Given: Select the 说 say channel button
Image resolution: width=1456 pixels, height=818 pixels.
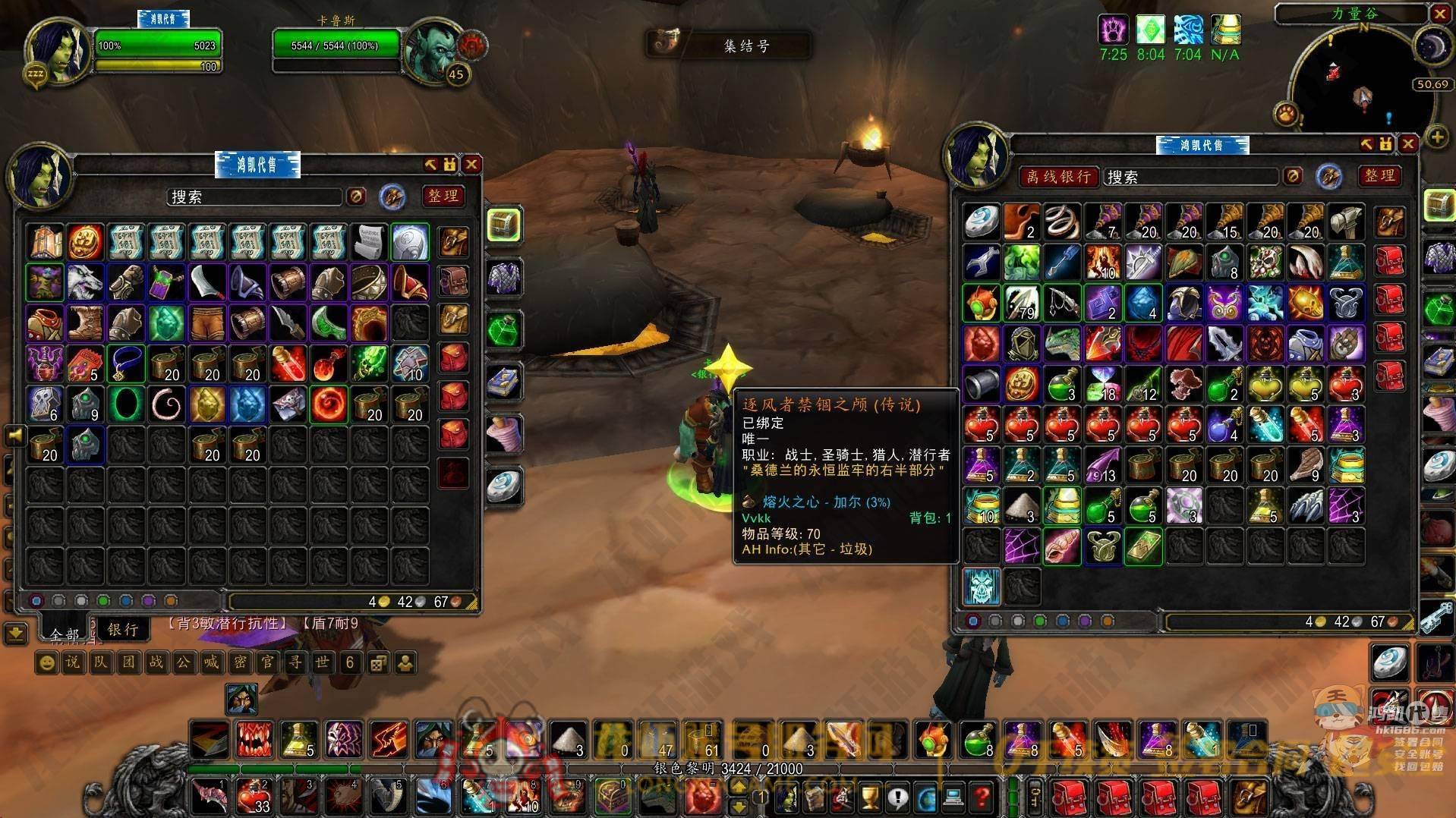Looking at the screenshot, I should (73, 662).
